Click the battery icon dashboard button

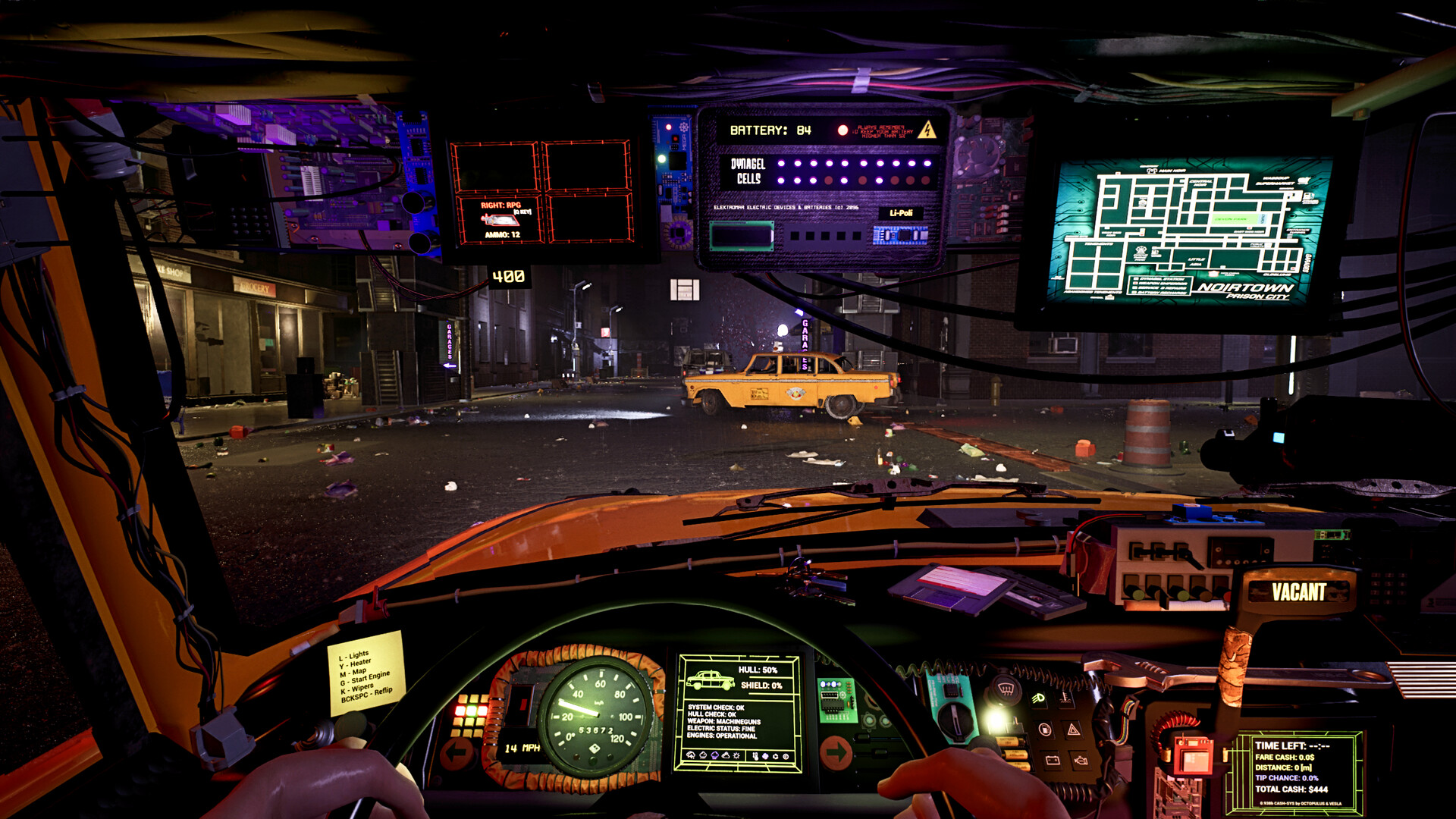1052,759
